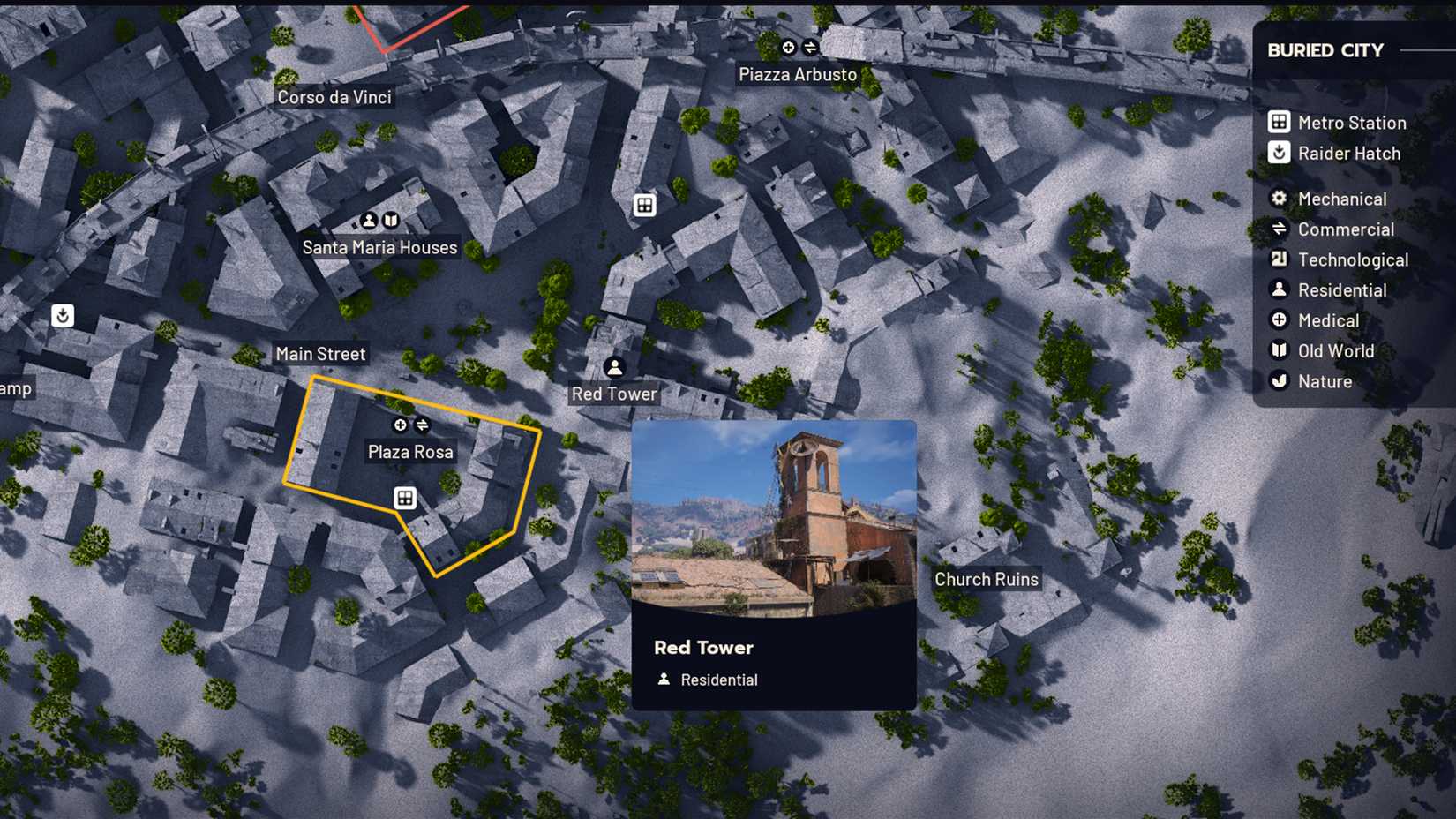Select the Metro Station icon below Piazza Arbusto
The height and width of the screenshot is (819, 1456).
tap(645, 204)
